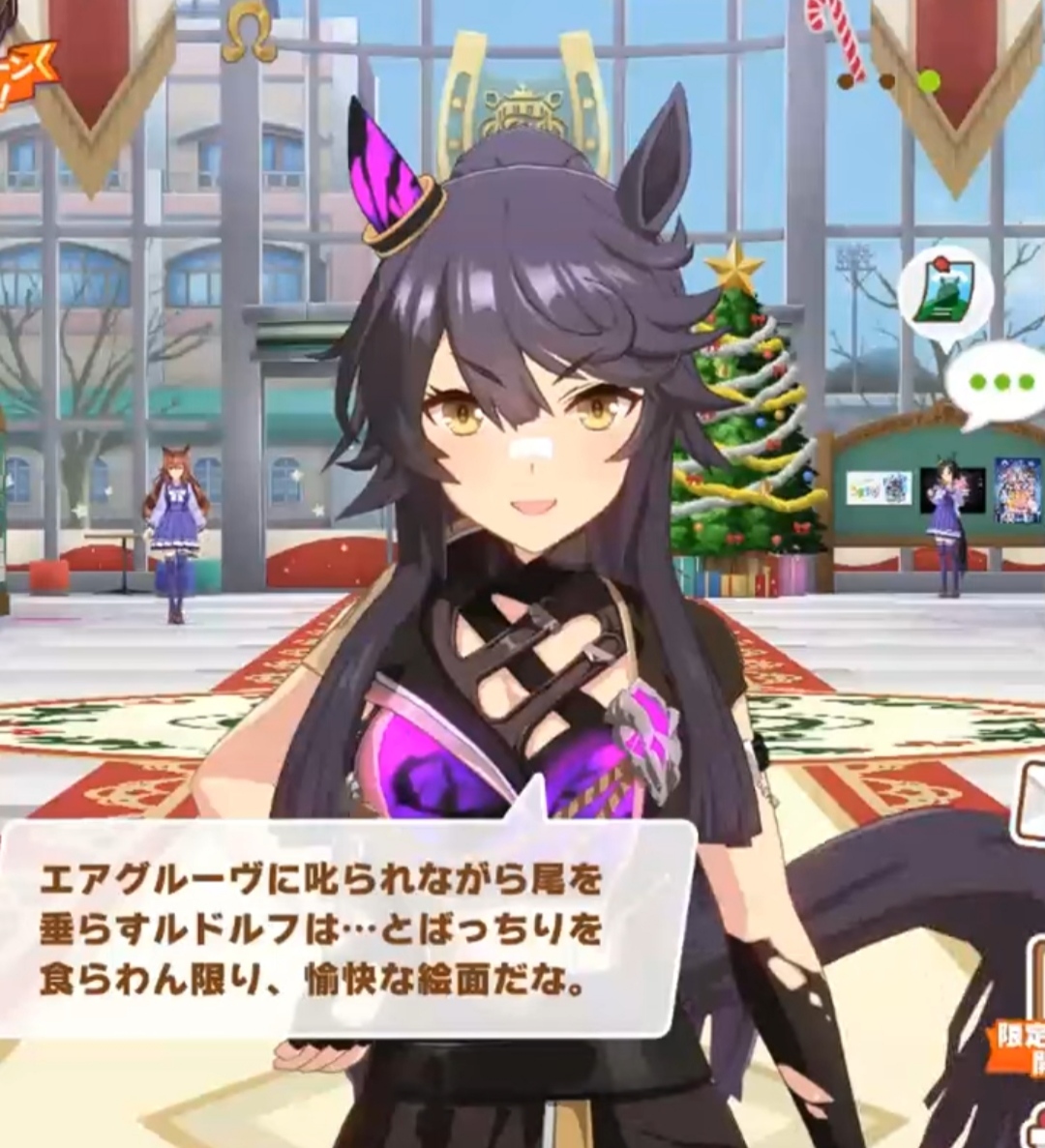The width and height of the screenshot is (1045, 1148).
Task: Tap the poster bubble above the notice board
Action: (x=944, y=294)
